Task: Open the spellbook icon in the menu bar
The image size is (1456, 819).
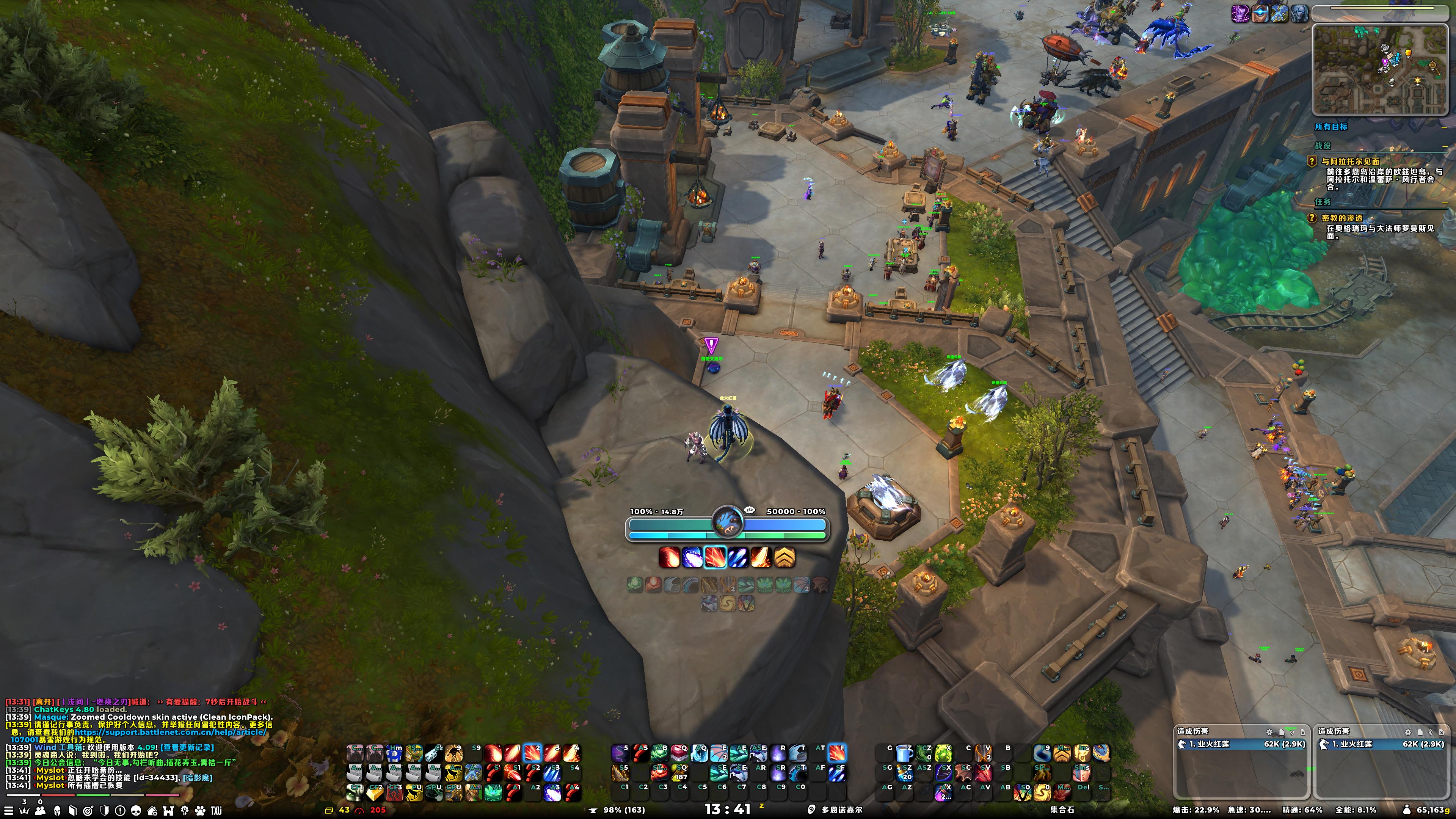Action: [72, 811]
